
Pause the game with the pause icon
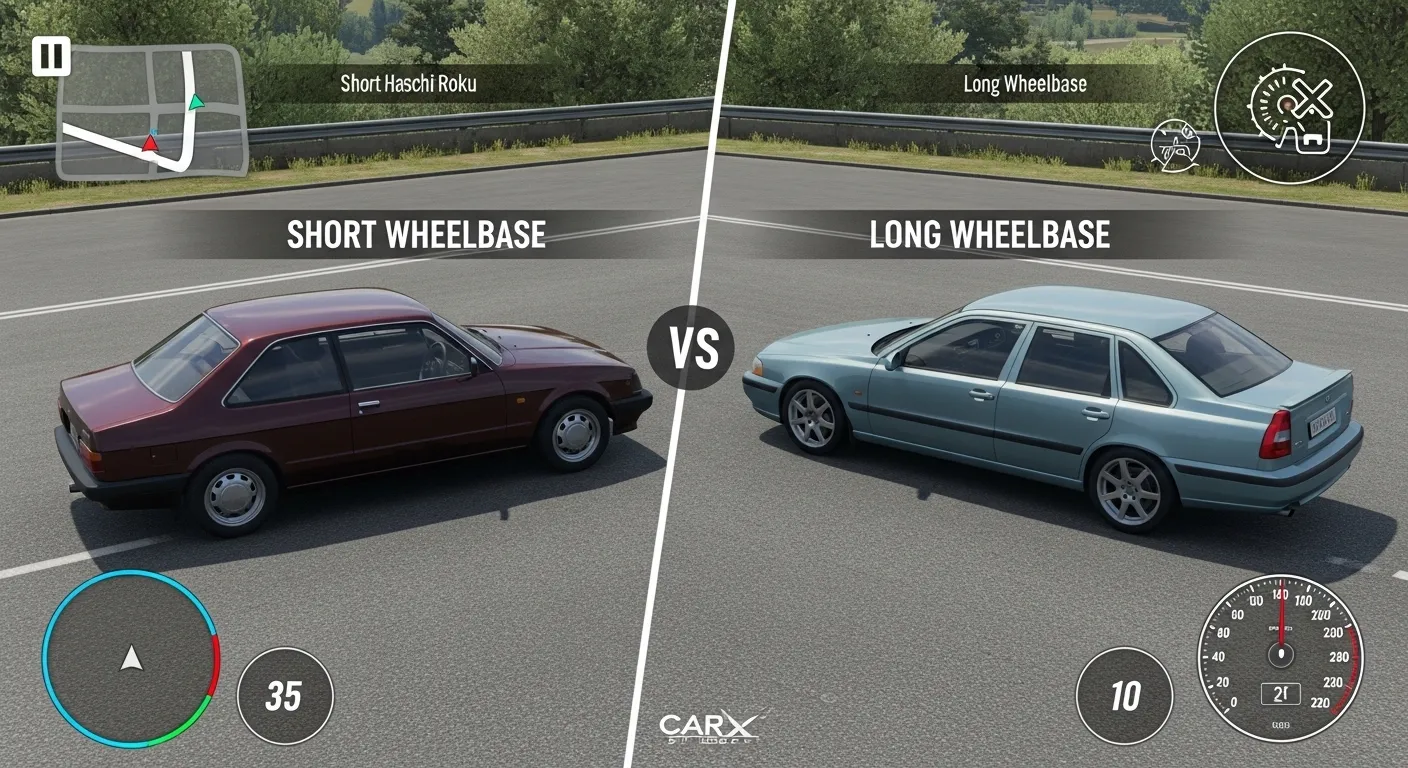point(53,55)
